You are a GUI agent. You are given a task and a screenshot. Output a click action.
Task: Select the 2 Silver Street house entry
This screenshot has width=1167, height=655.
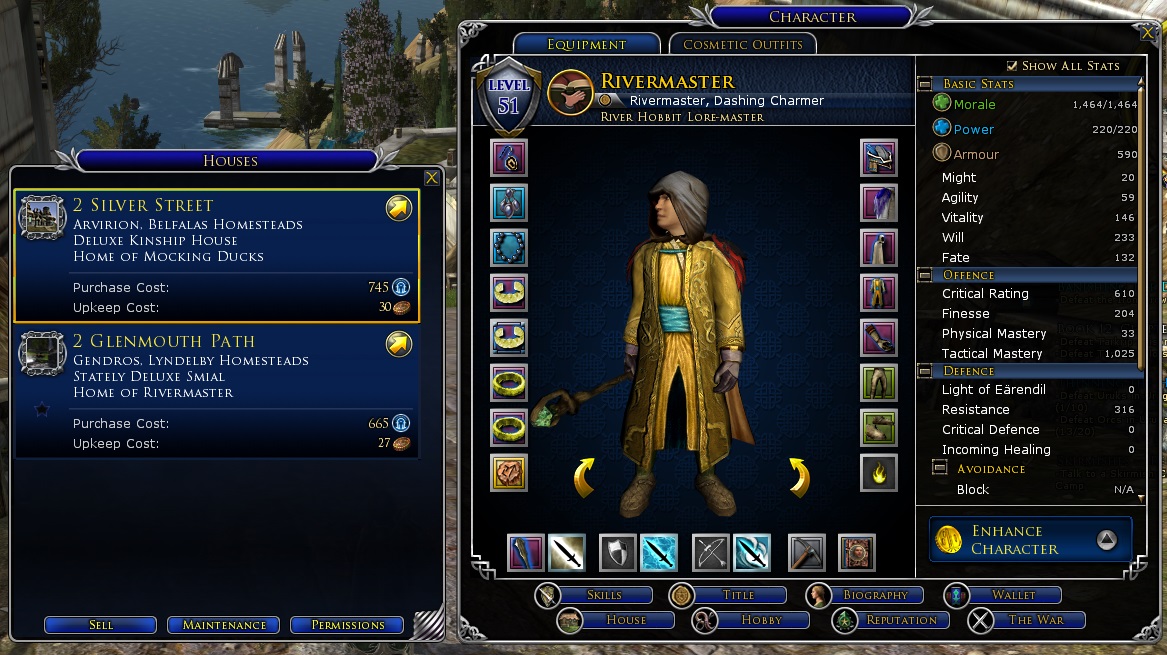[x=217, y=256]
